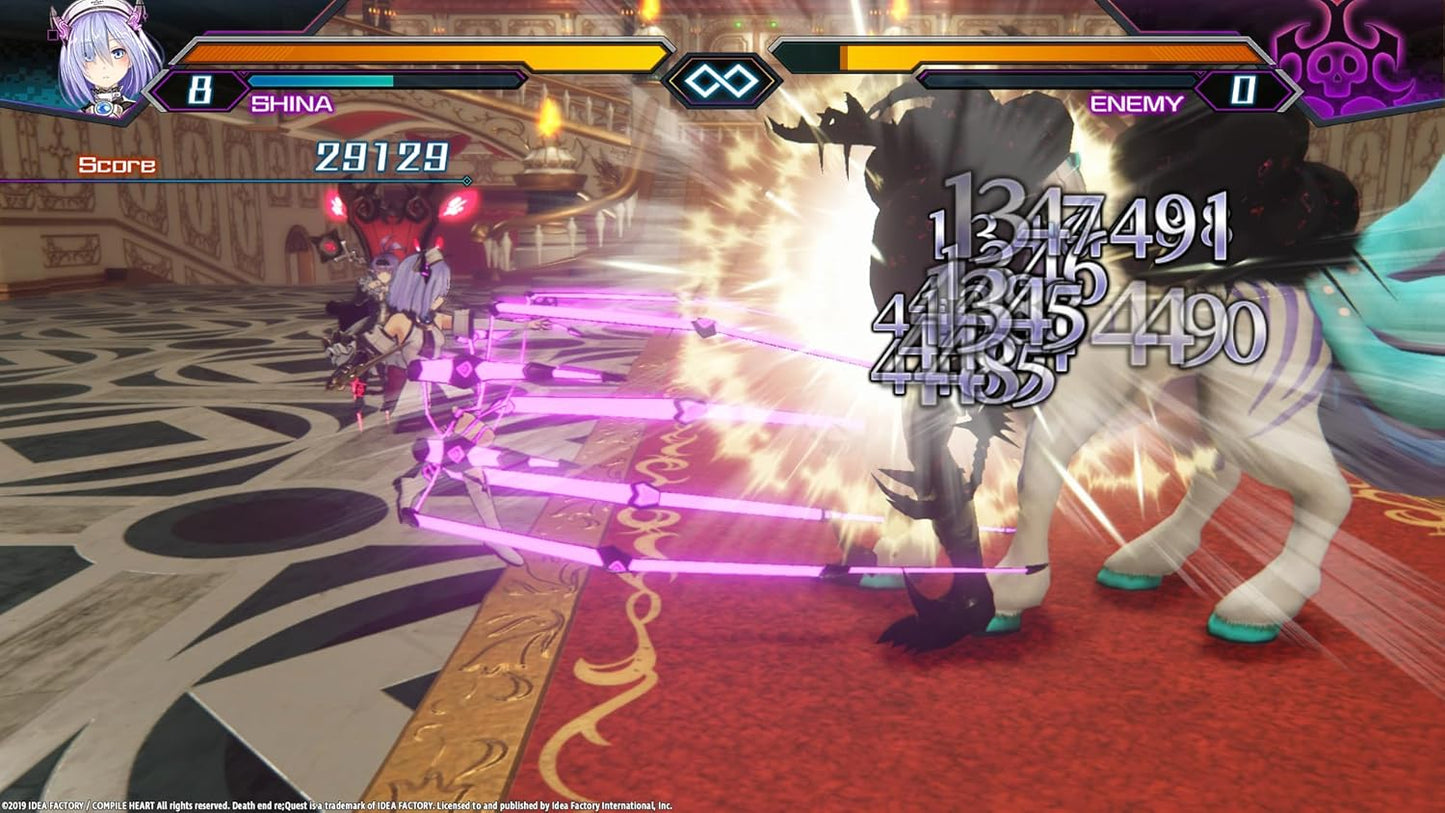Click the diamond marker ending the score line

point(466,182)
